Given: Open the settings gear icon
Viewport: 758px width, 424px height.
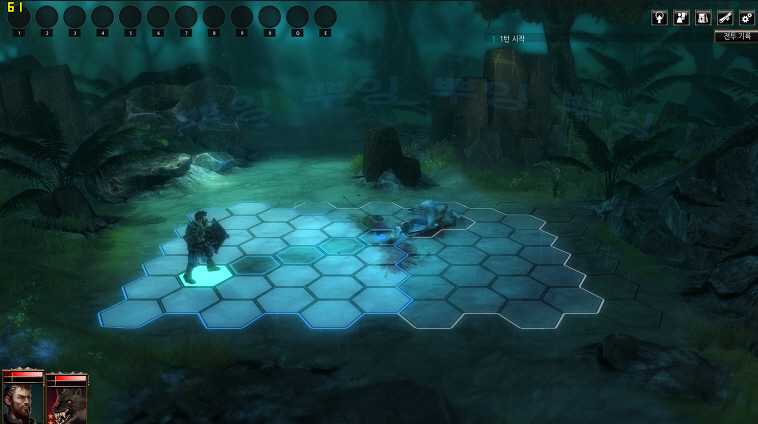Looking at the screenshot, I should [746, 17].
